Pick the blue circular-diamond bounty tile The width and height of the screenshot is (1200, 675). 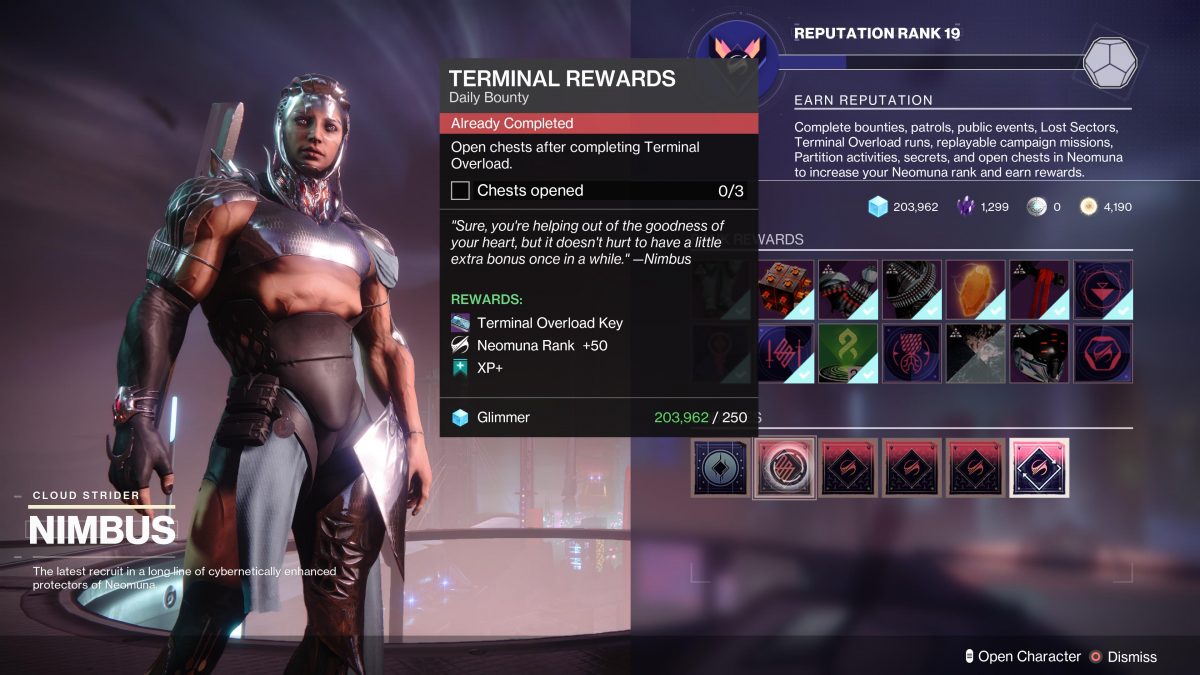720,467
